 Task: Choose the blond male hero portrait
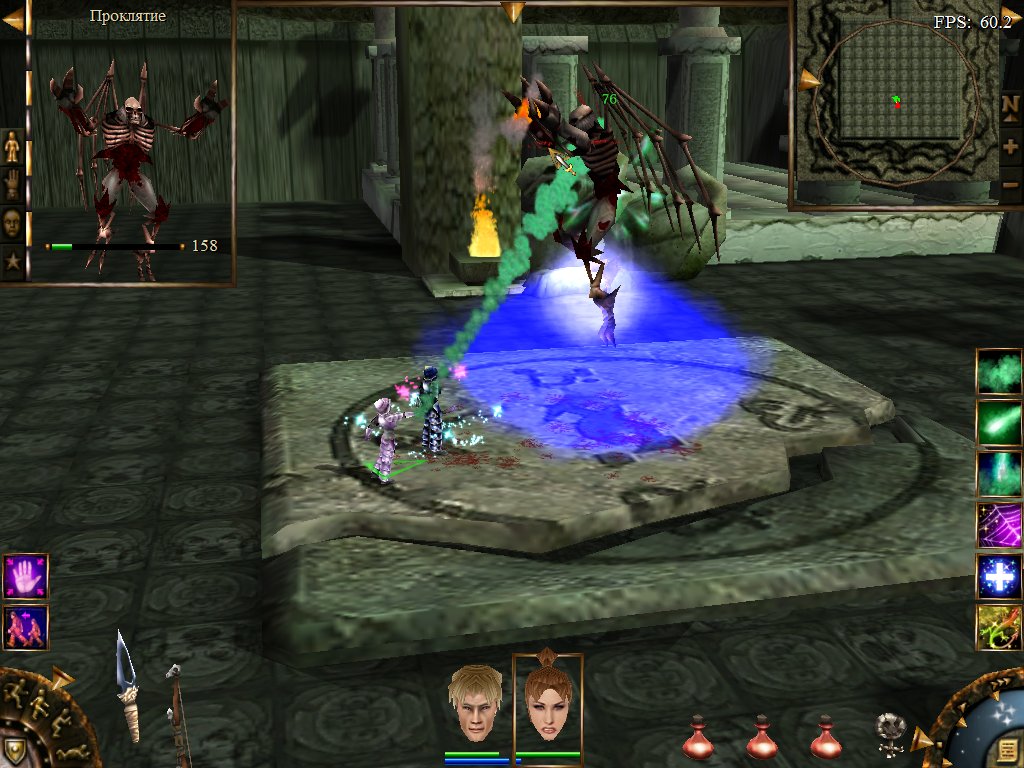pos(475,704)
